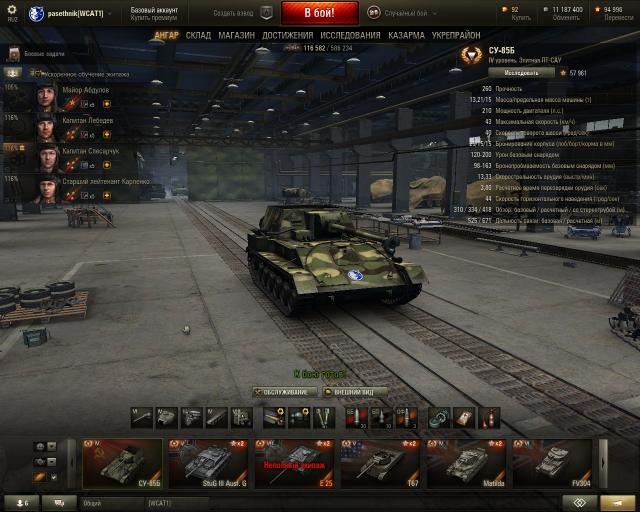The width and height of the screenshot is (640, 512).
Task: Switch to the СКЛАД tab
Action: point(198,35)
